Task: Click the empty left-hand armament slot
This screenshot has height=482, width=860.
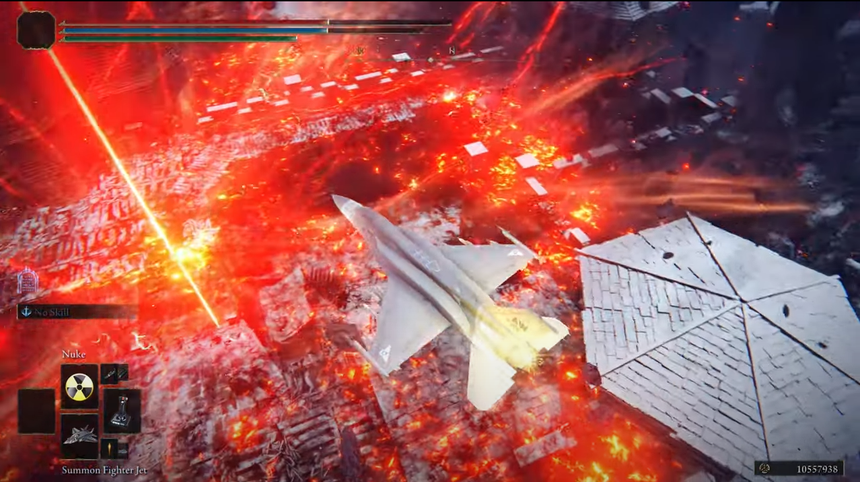Action: pyautogui.click(x=36, y=410)
